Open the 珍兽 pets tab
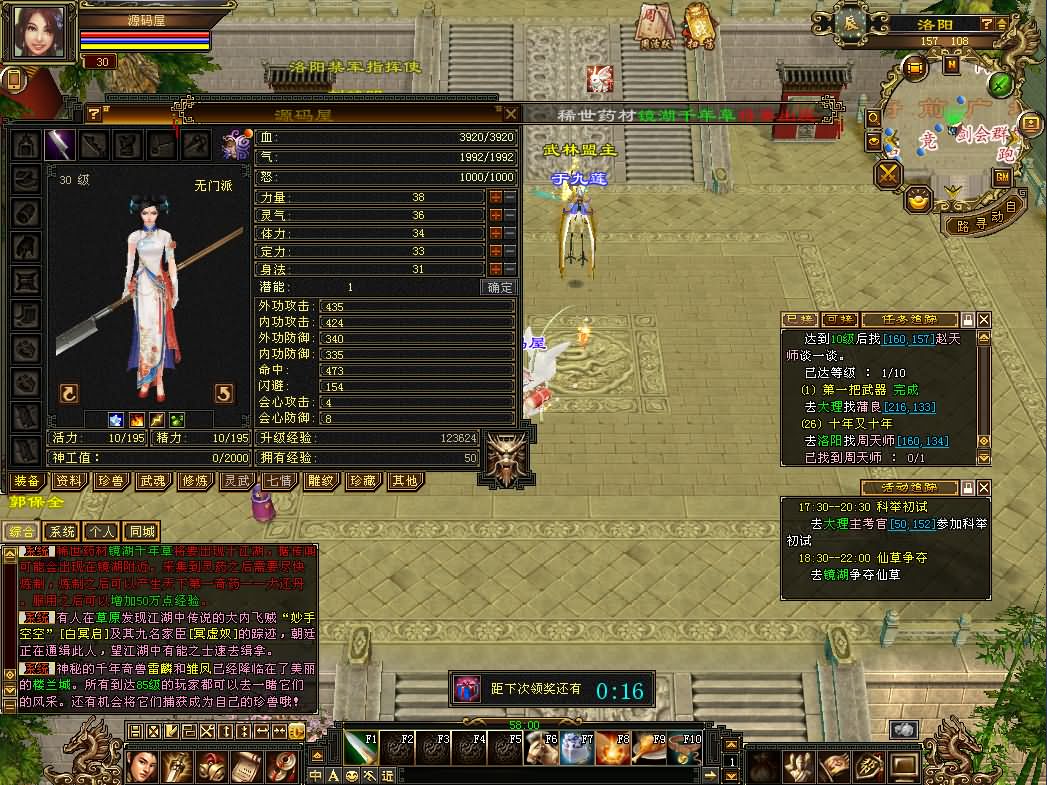This screenshot has height=785, width=1047. (111, 481)
